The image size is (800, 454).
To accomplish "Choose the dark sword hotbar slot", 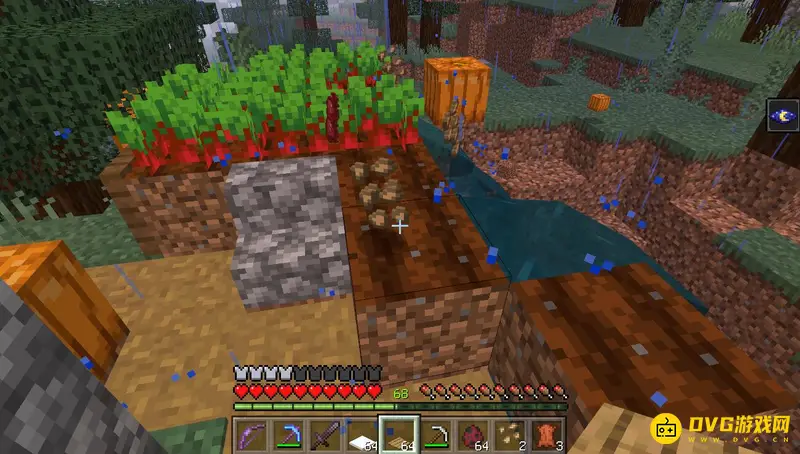I will (x=328, y=435).
